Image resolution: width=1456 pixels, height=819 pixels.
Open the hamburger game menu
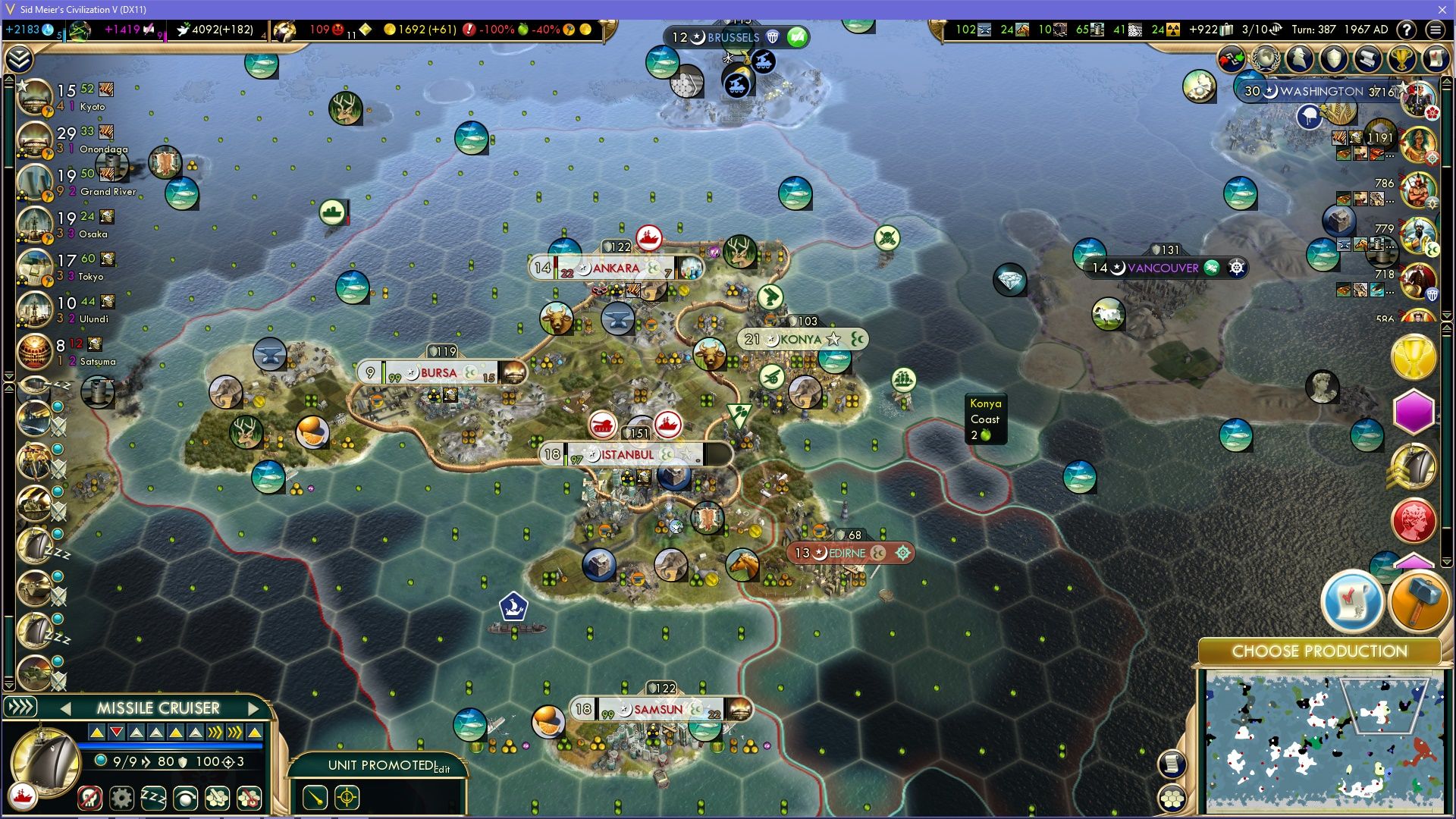tap(1437, 29)
